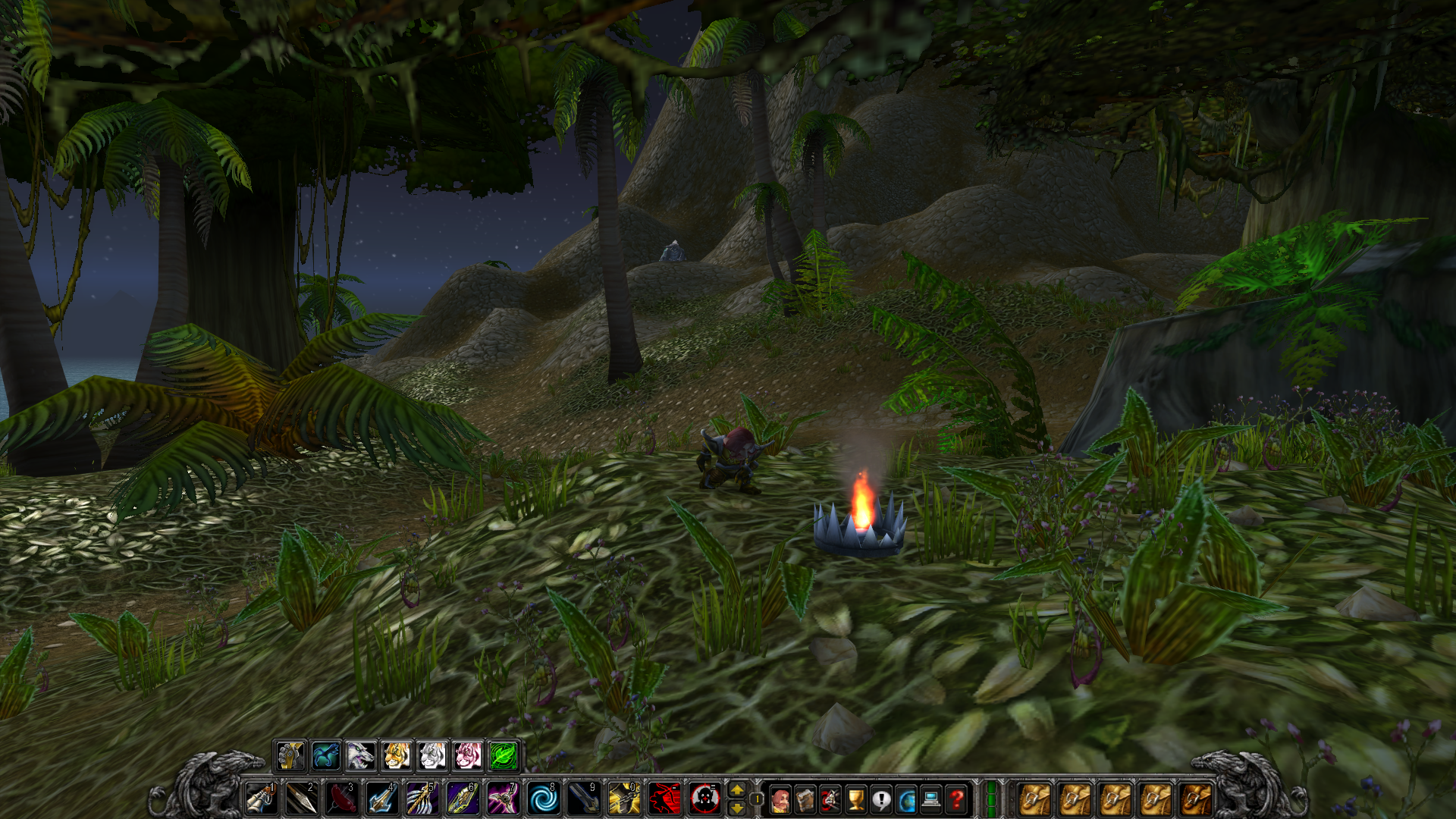This screenshot has width=1456, height=819.
Task: Select the green leaf tracking aspect
Action: [504, 755]
